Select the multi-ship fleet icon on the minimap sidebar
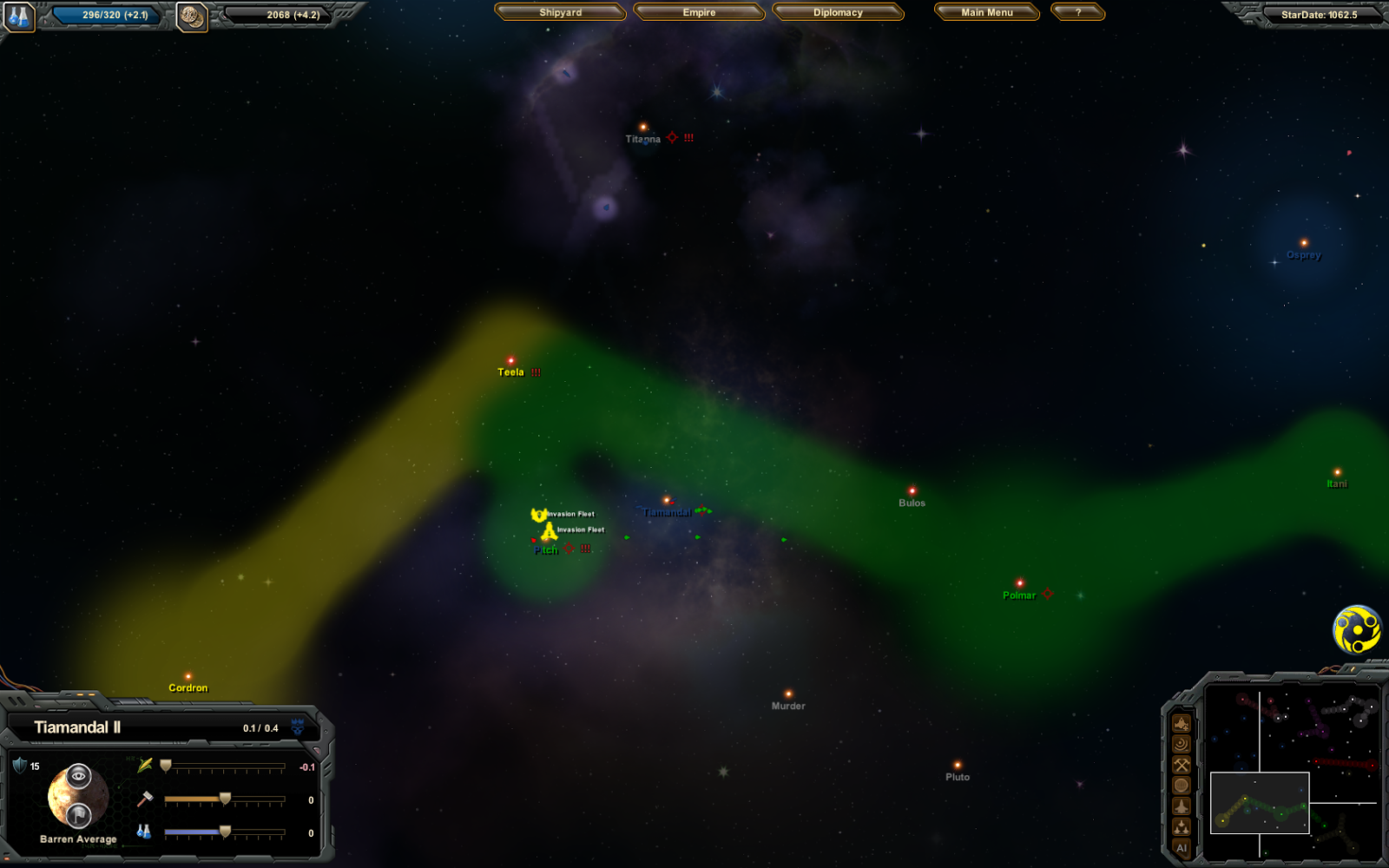The image size is (1389, 868). click(1182, 825)
